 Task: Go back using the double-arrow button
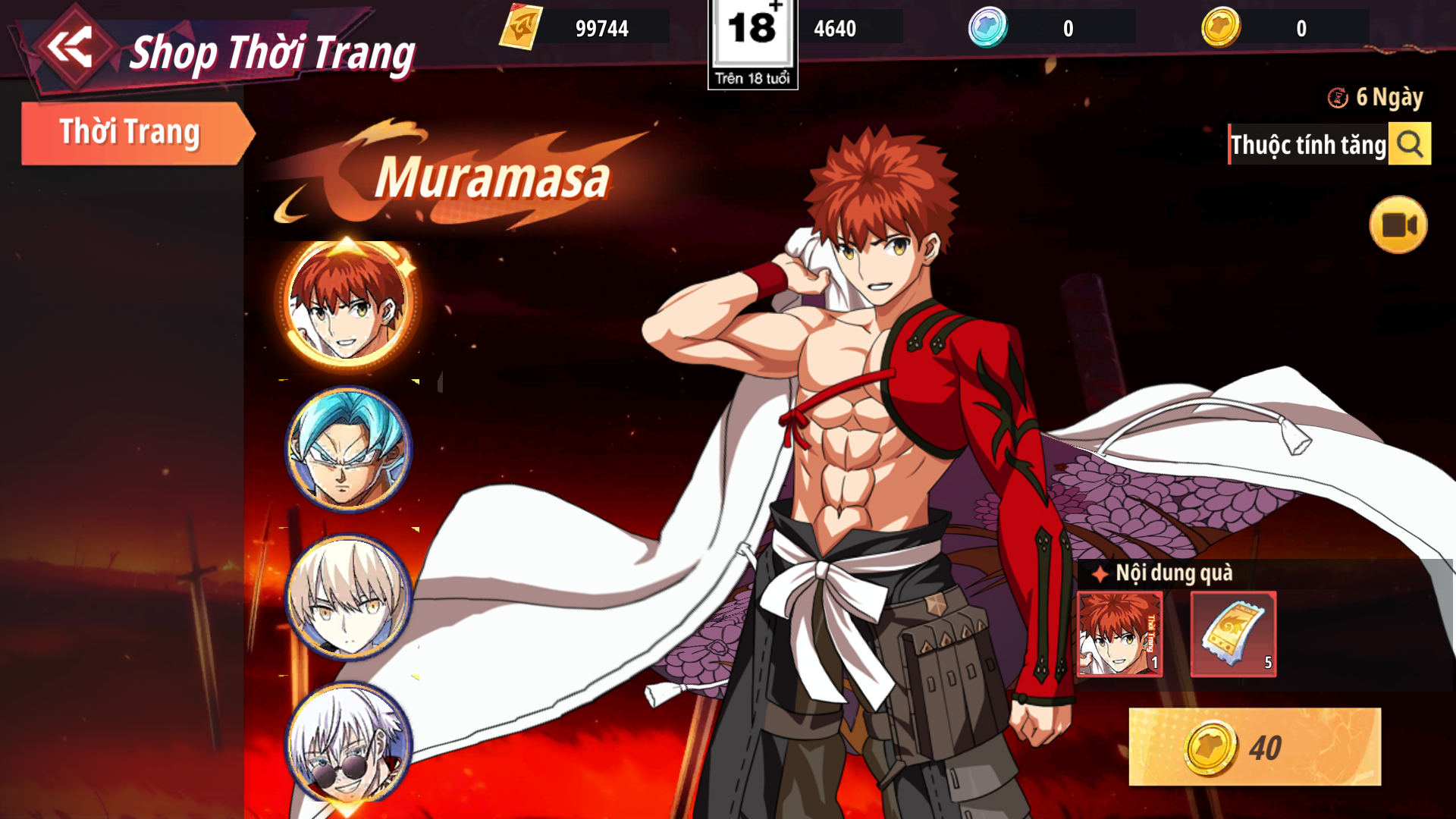click(x=71, y=47)
